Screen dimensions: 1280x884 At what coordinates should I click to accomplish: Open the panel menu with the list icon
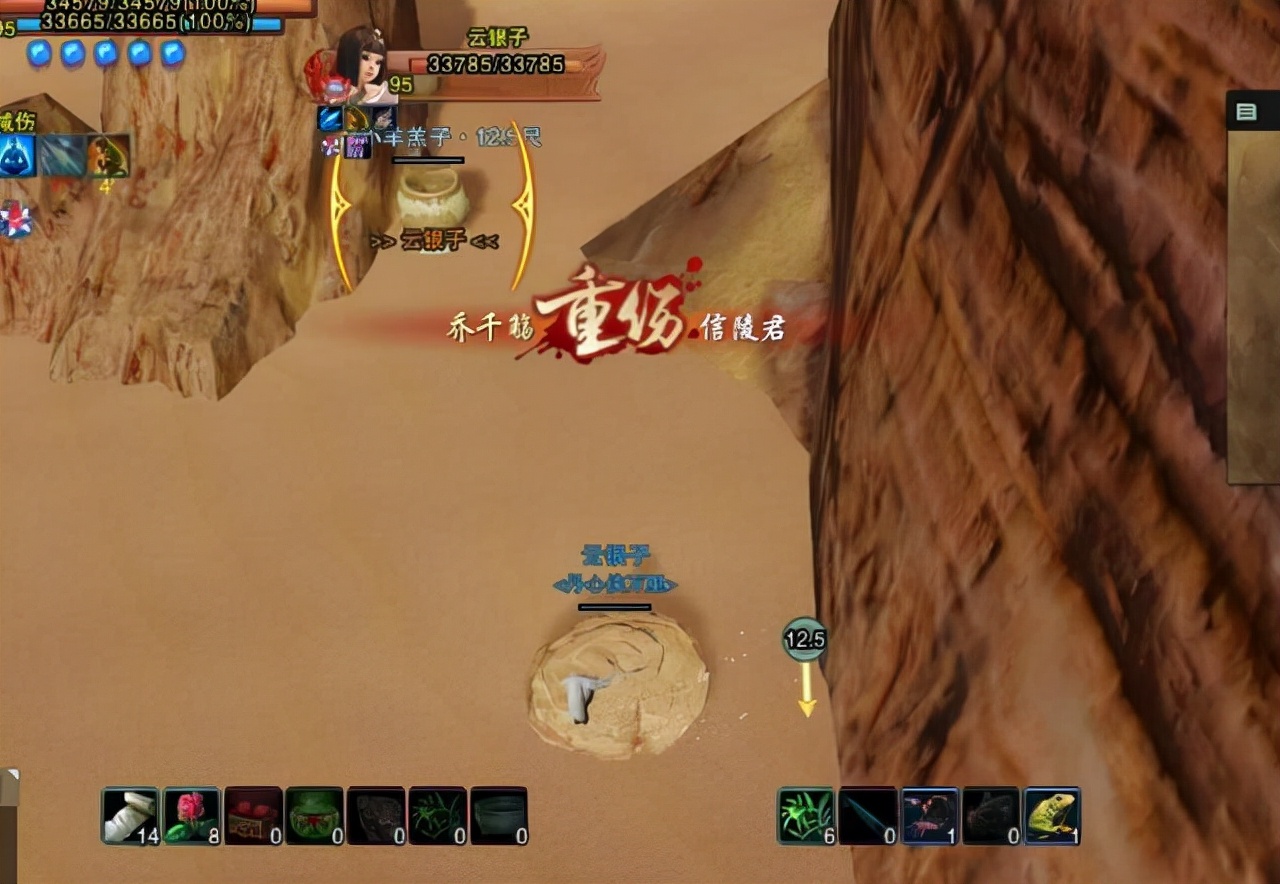(1246, 112)
